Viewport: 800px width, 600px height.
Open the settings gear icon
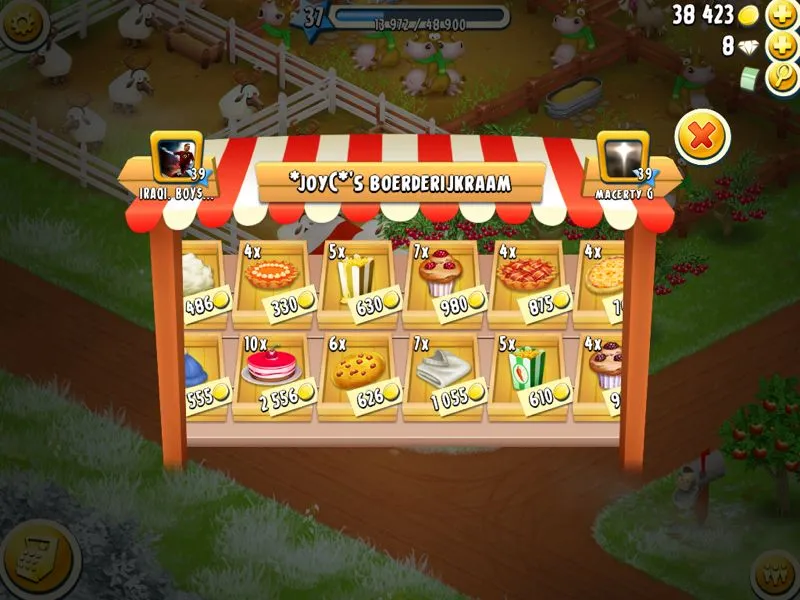point(20,20)
